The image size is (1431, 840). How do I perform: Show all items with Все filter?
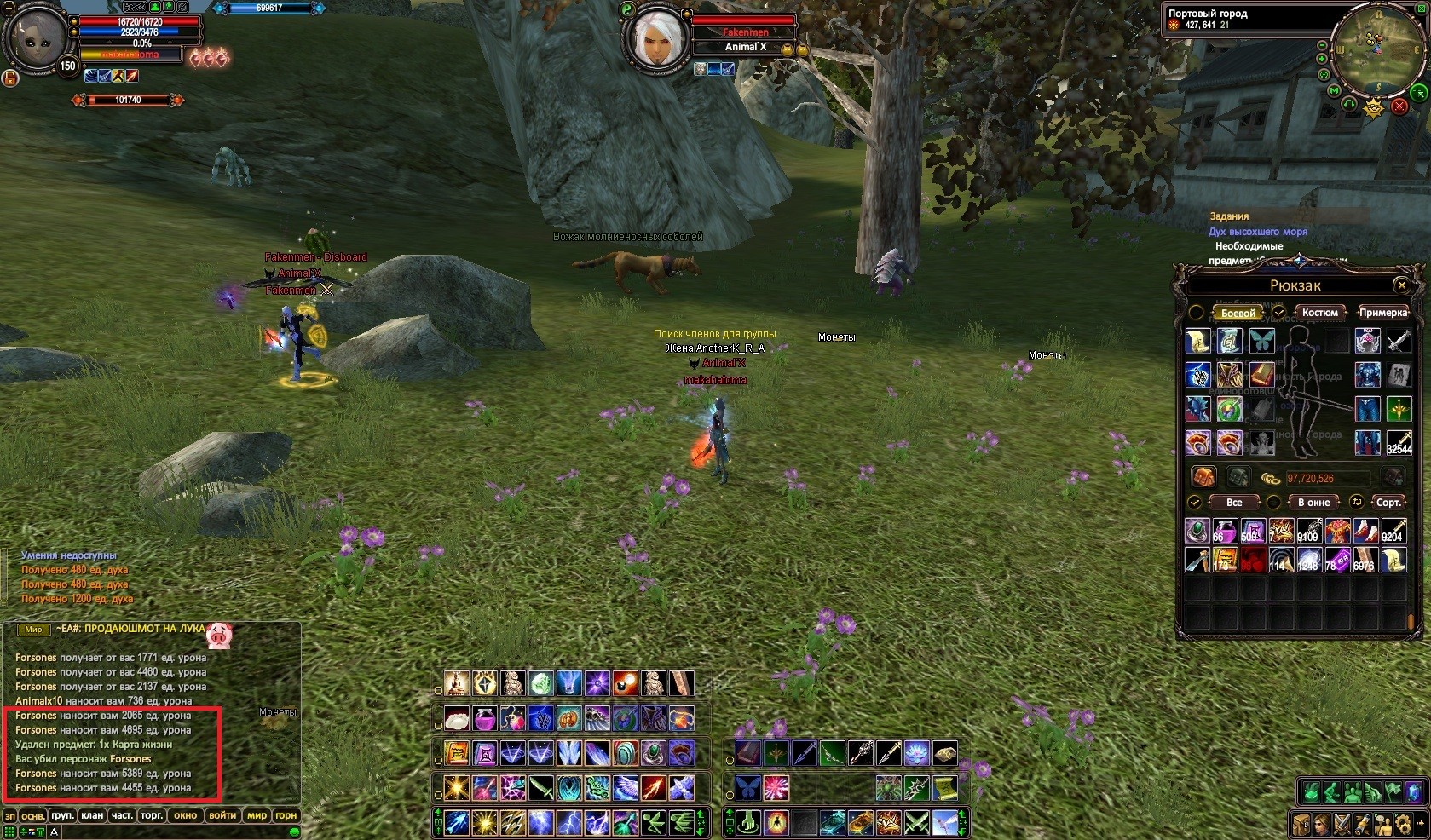(1233, 503)
